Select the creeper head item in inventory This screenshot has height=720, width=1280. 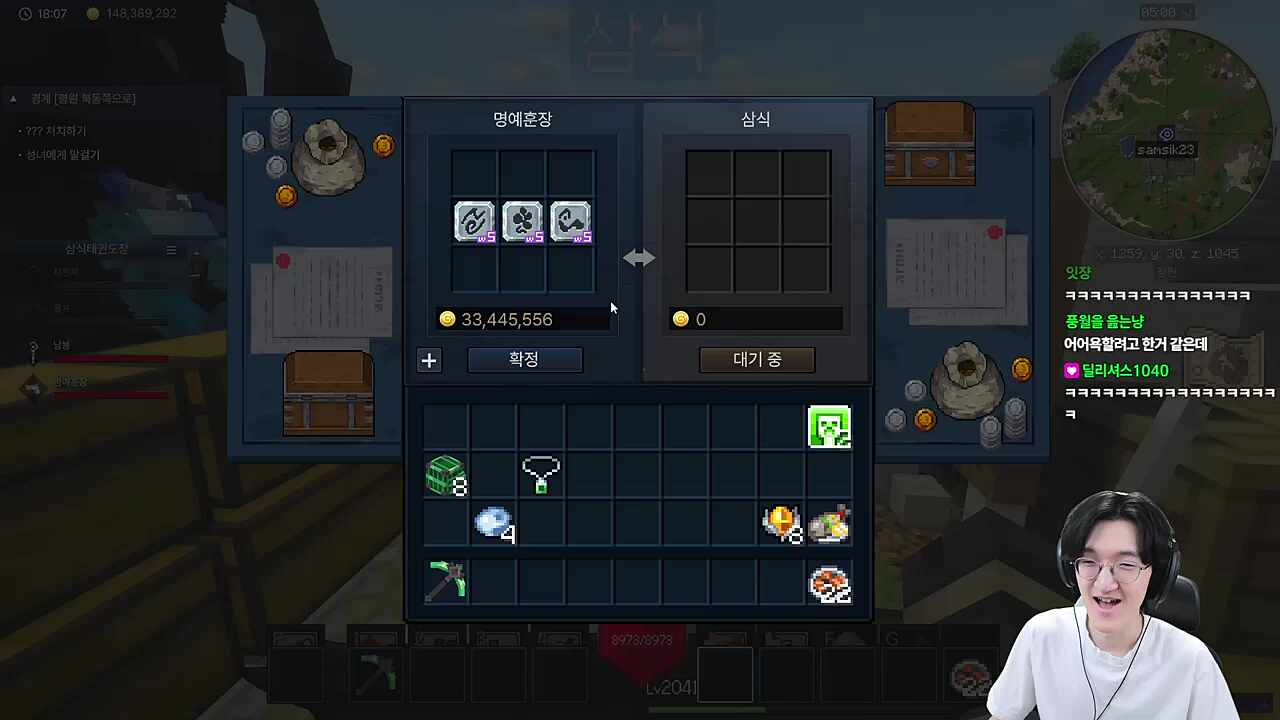[829, 427]
